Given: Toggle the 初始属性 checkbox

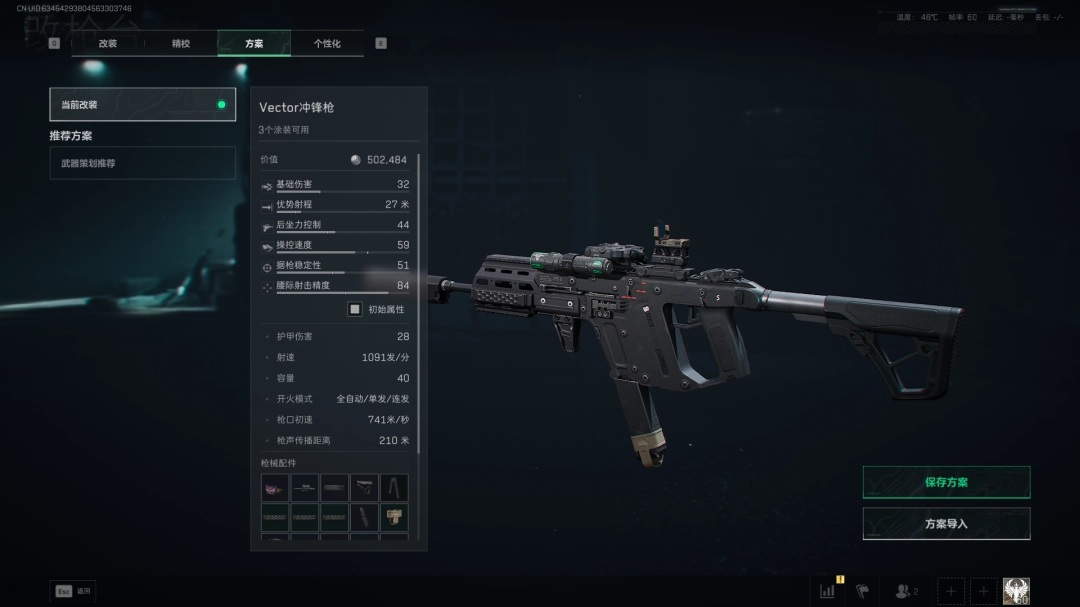Looking at the screenshot, I should click(354, 309).
